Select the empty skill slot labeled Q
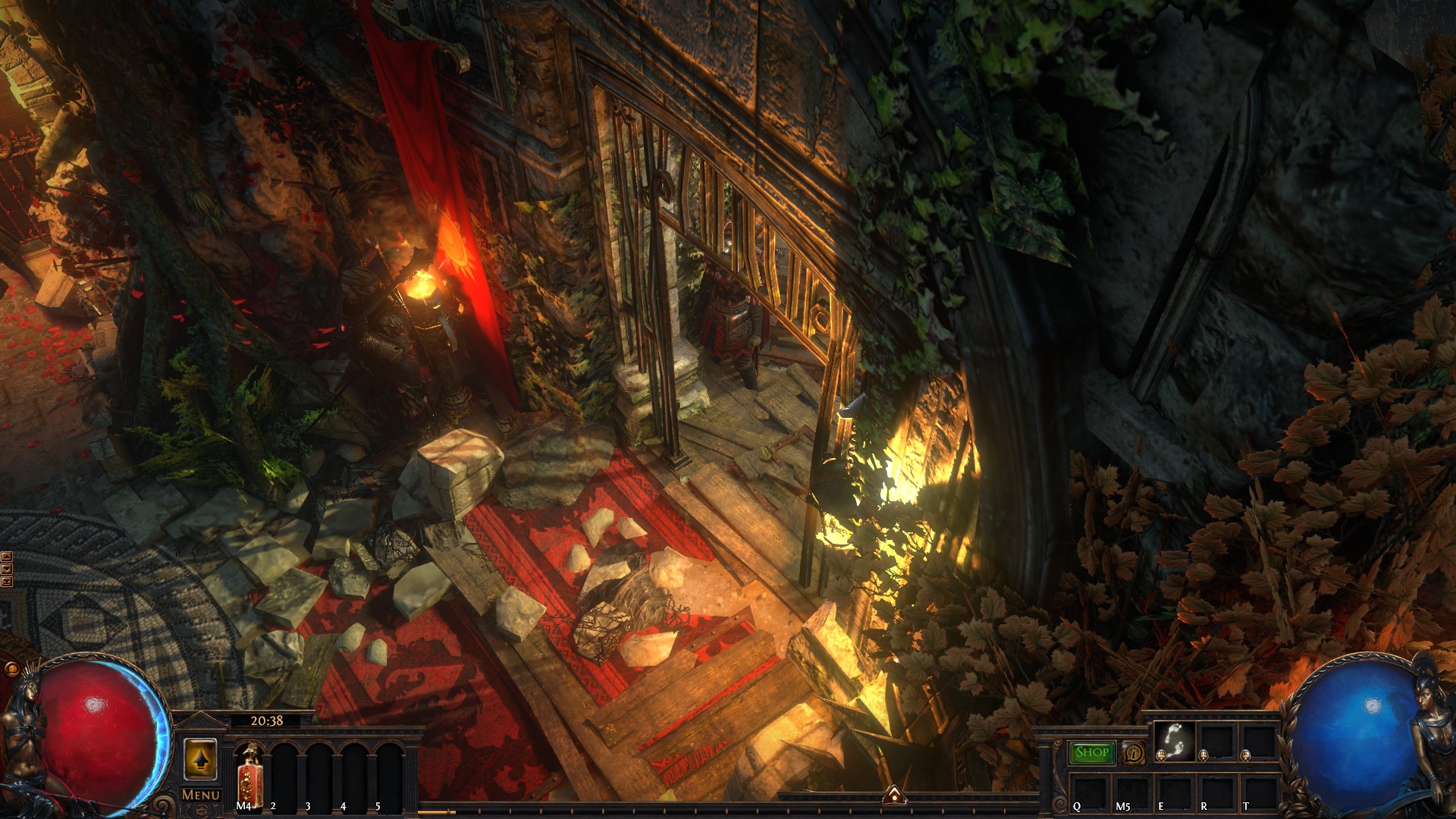This screenshot has height=819, width=1456. pyautogui.click(x=1089, y=792)
